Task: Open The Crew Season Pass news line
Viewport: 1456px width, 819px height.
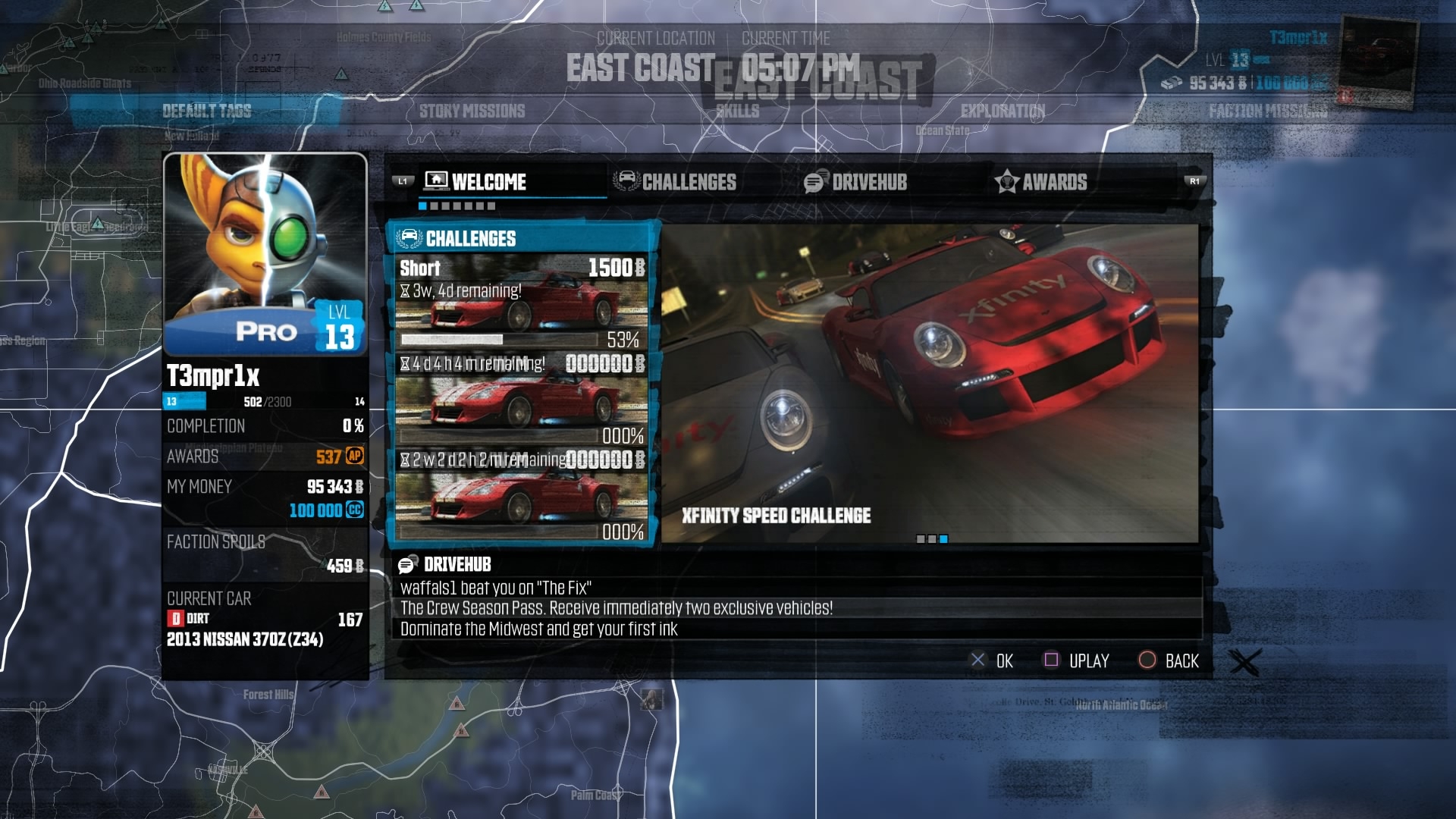Action: 616,608
